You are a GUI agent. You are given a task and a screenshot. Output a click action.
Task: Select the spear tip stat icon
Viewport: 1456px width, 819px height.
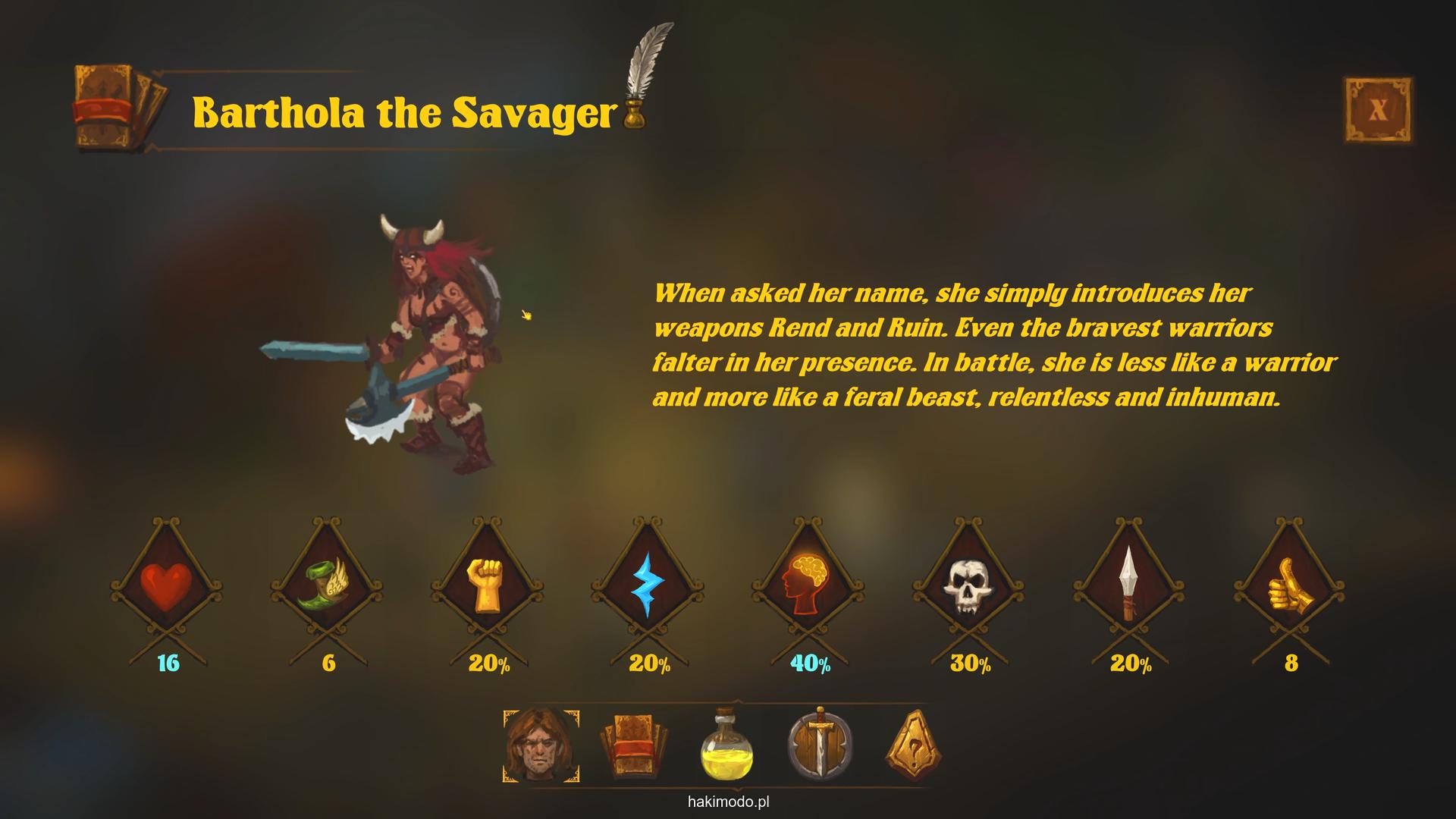(x=1129, y=585)
